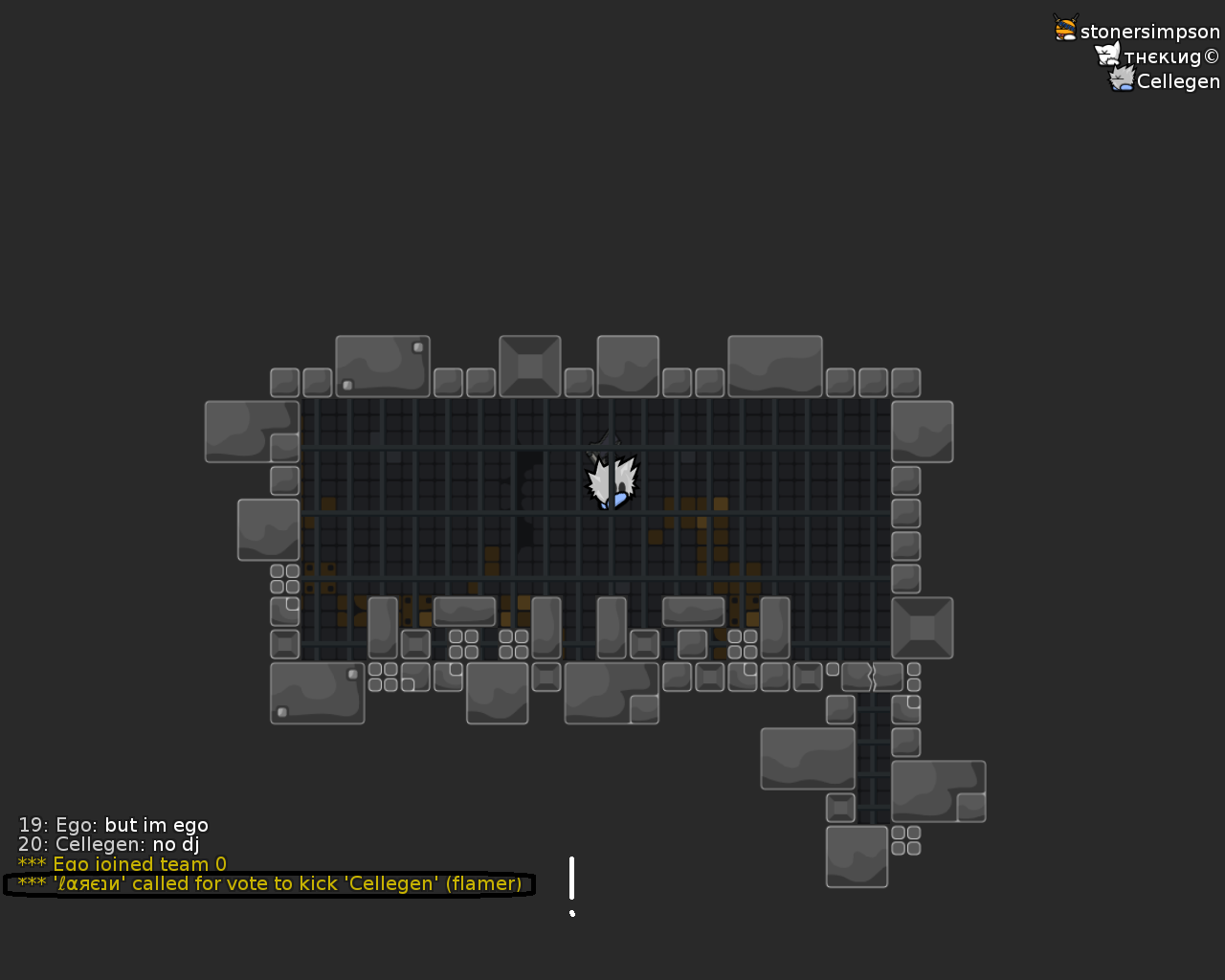Select the "Ego joined team 0" notice
The image size is (1225, 980).
coord(122,864)
